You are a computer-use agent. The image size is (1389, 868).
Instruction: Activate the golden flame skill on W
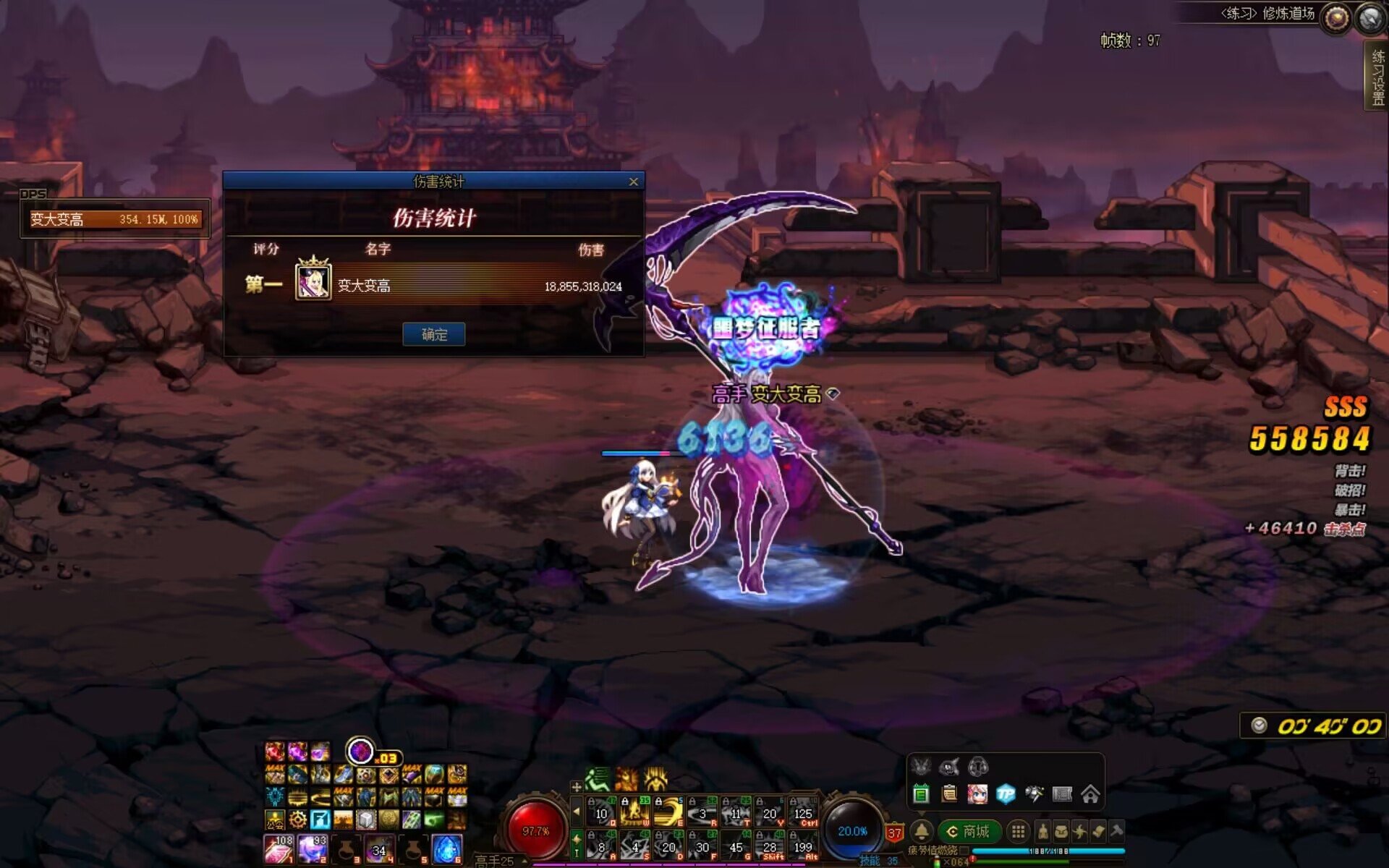(634, 812)
